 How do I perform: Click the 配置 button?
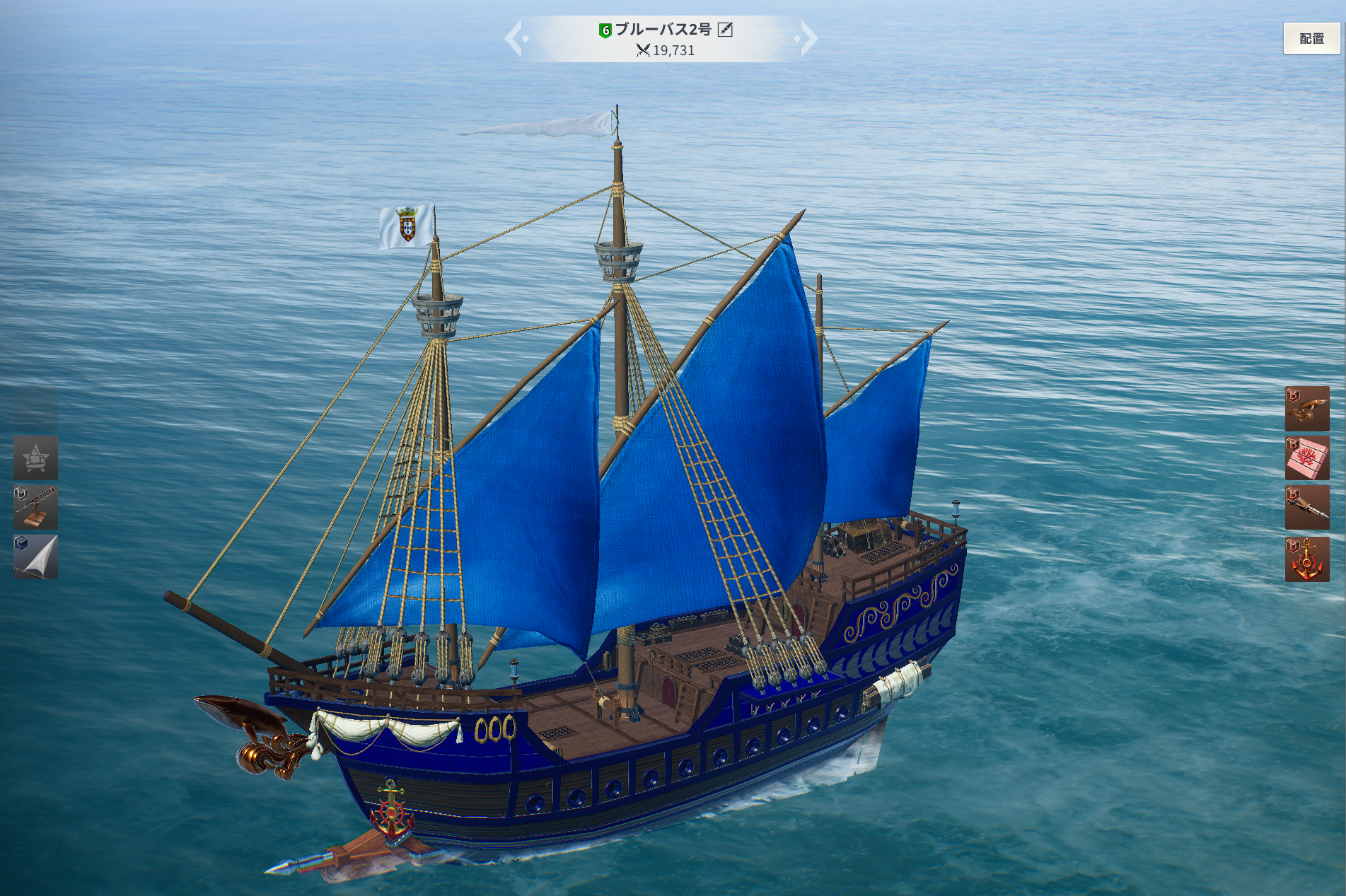(x=1311, y=38)
